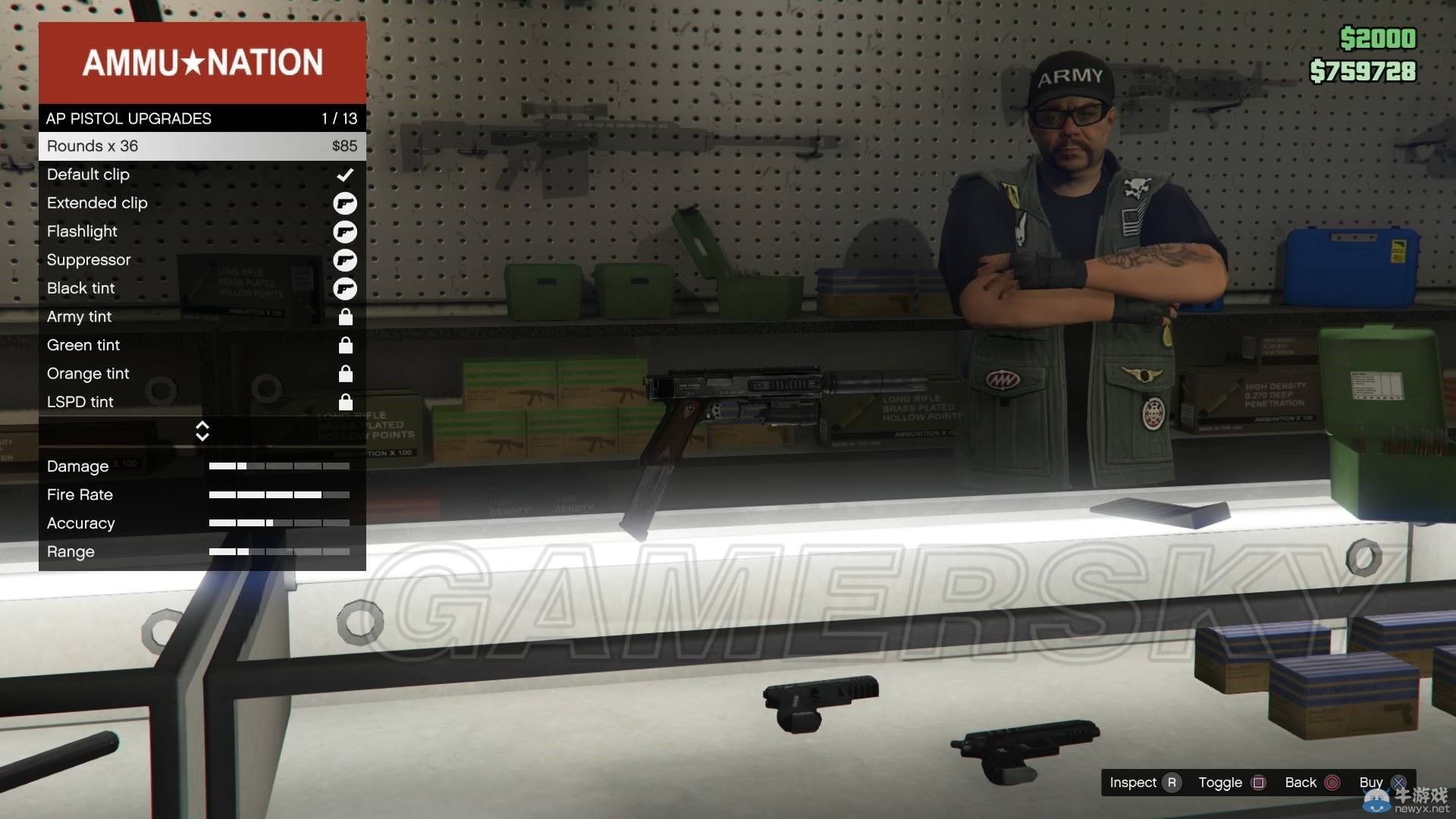Click the lock icon beside Green tint
Viewport: 1456px width, 819px height.
[346, 346]
